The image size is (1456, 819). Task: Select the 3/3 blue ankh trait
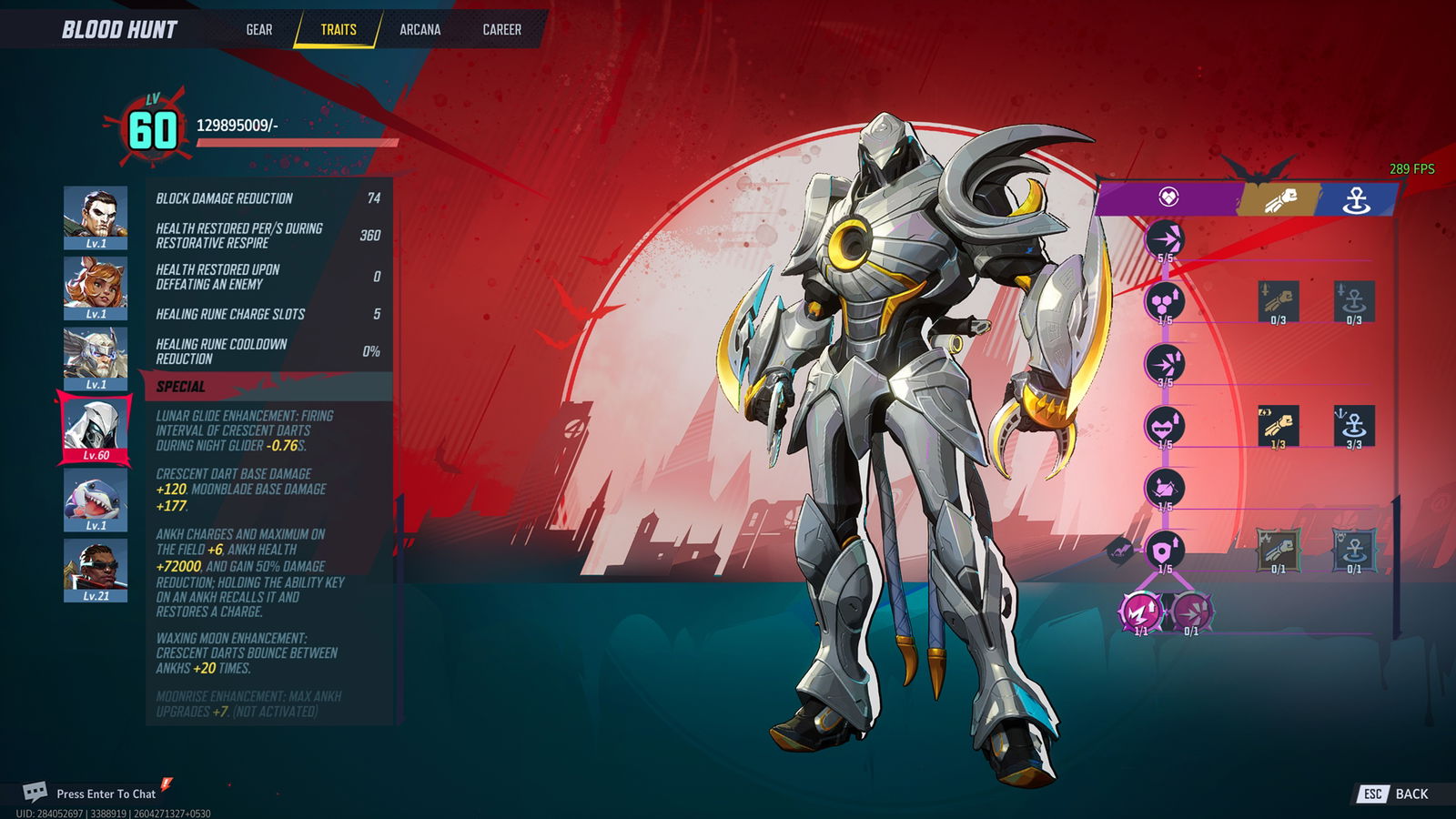[1354, 425]
